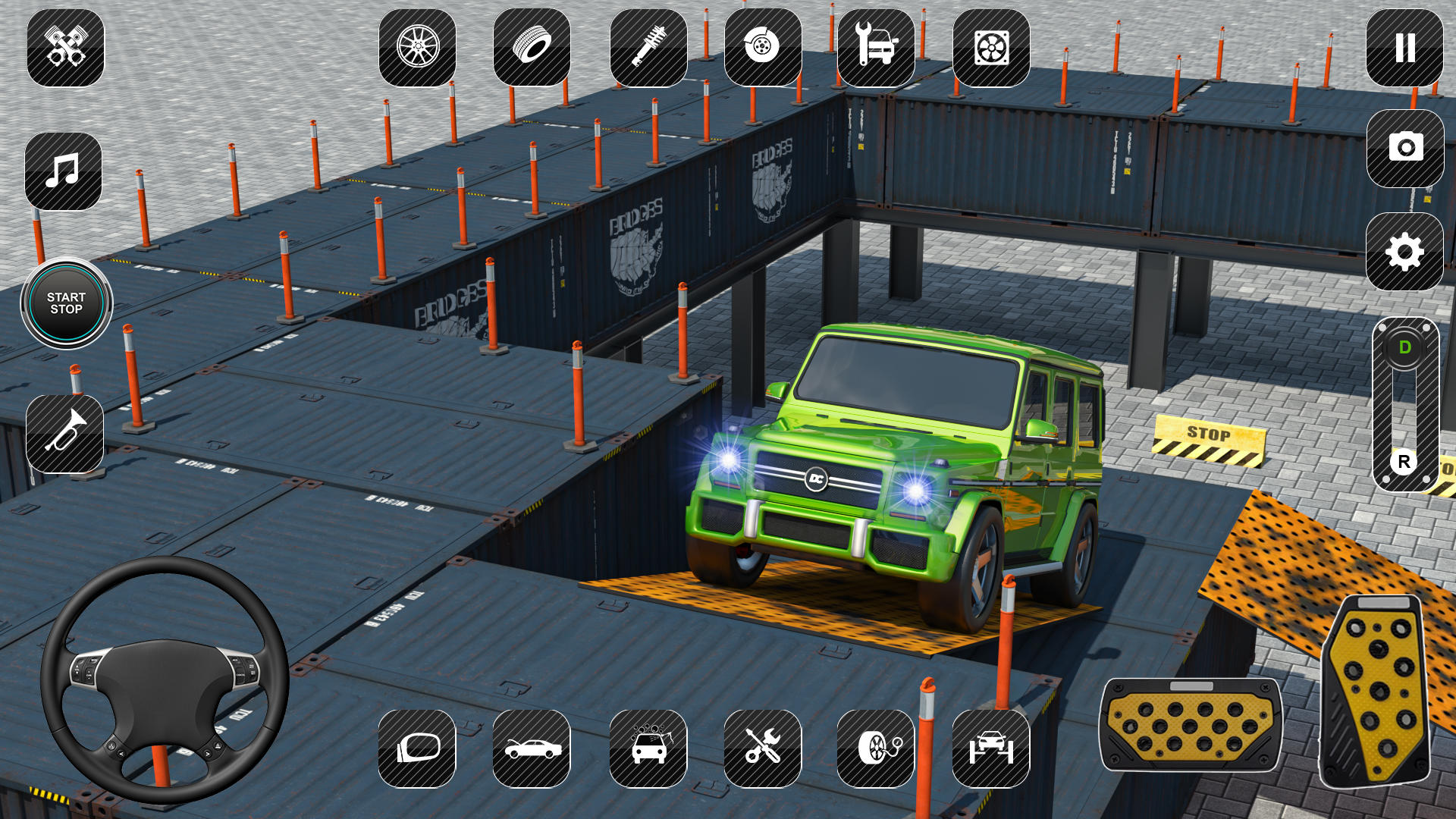Choose the tire icon
This screenshot has height=819, width=1456.
coord(532,48)
